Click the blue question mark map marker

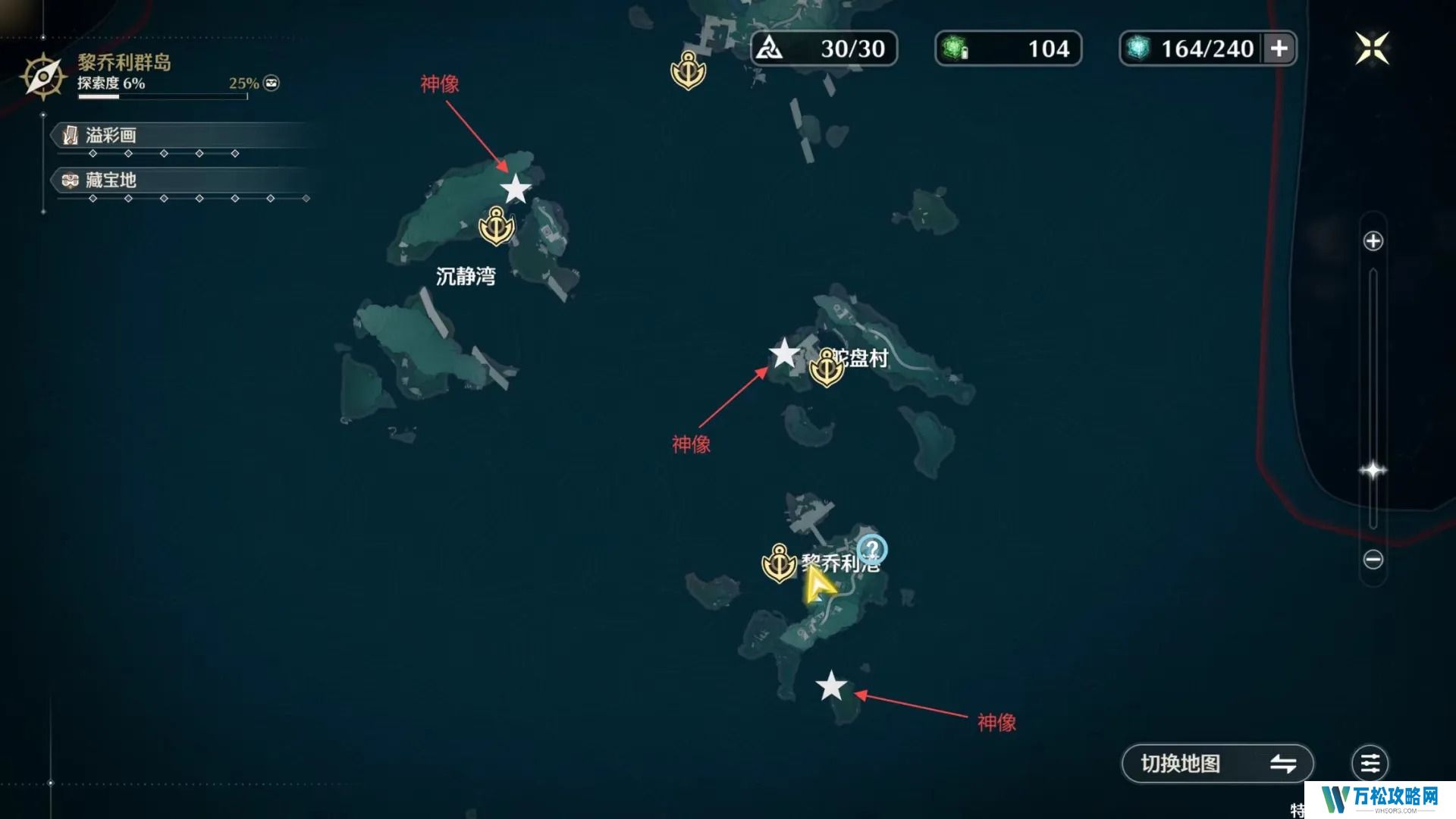(x=872, y=549)
